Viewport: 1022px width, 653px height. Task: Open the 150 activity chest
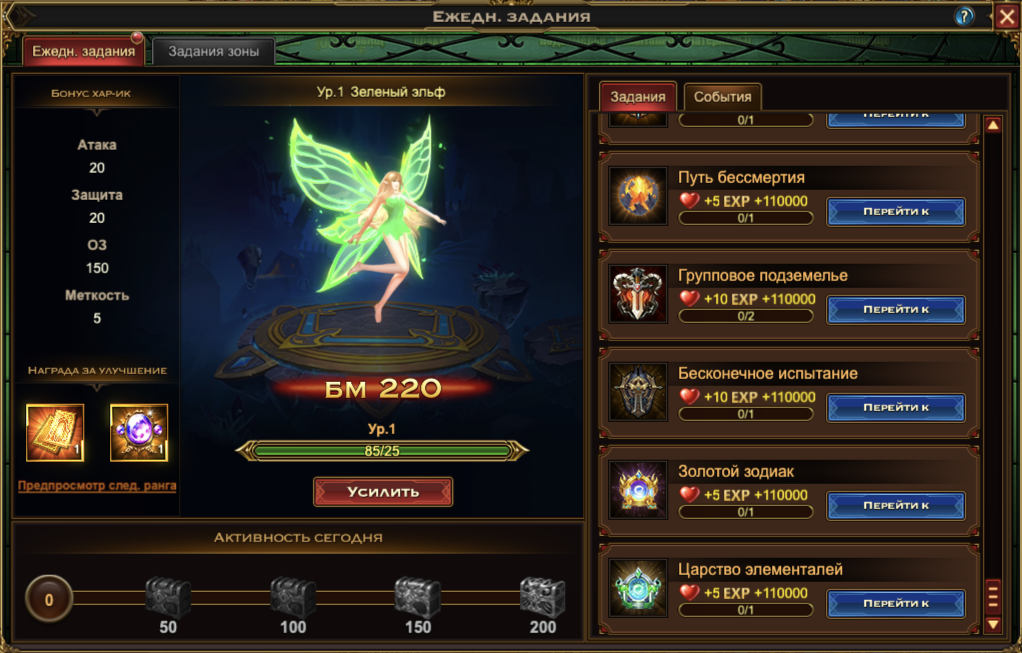pos(417,597)
